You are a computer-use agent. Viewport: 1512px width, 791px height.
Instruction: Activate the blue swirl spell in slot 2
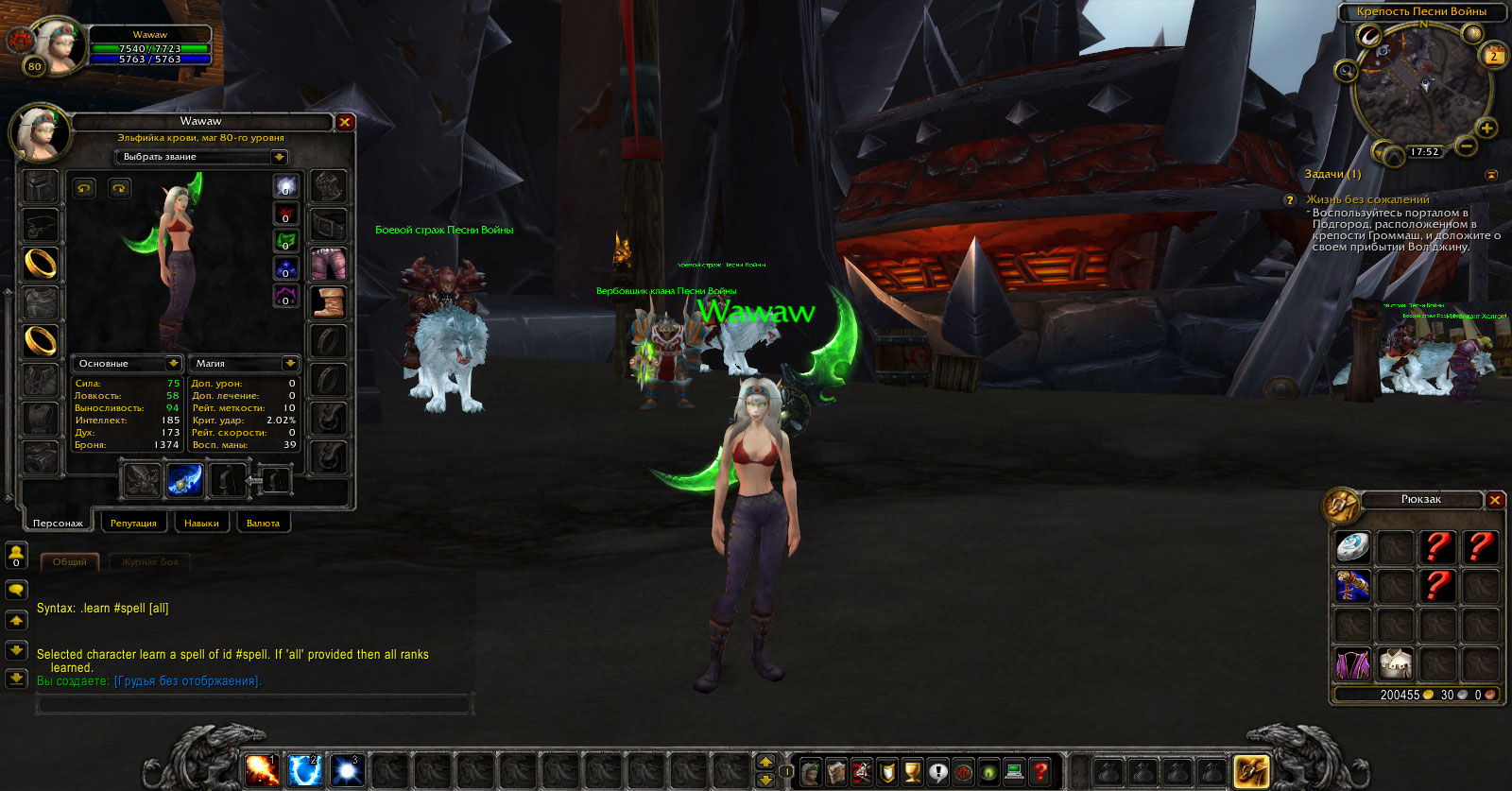[x=304, y=771]
